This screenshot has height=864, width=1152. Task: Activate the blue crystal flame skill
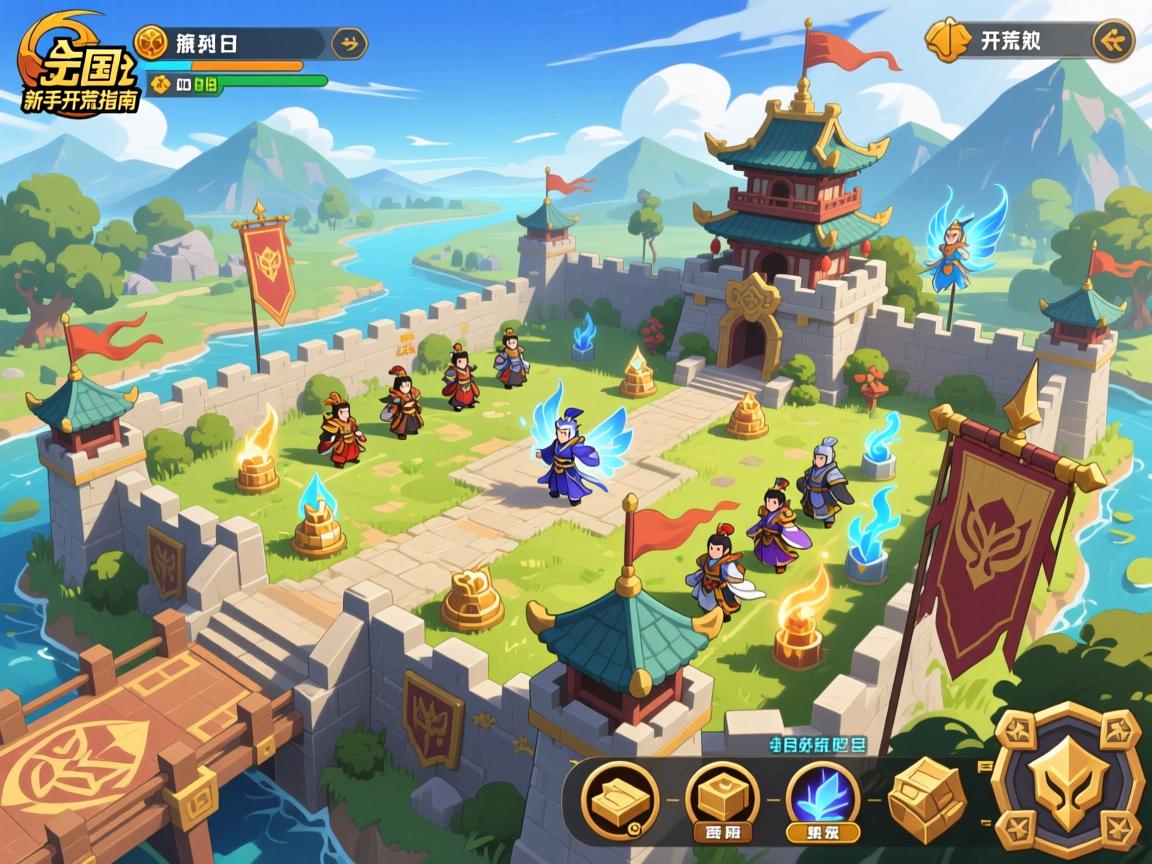pos(822,799)
